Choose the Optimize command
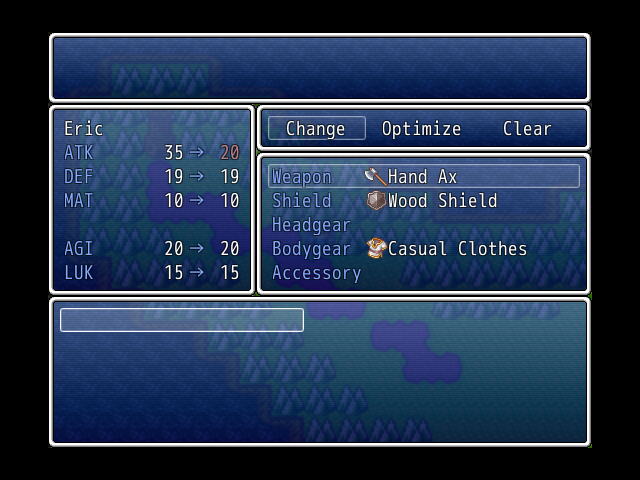The height and width of the screenshot is (480, 640). tap(421, 129)
